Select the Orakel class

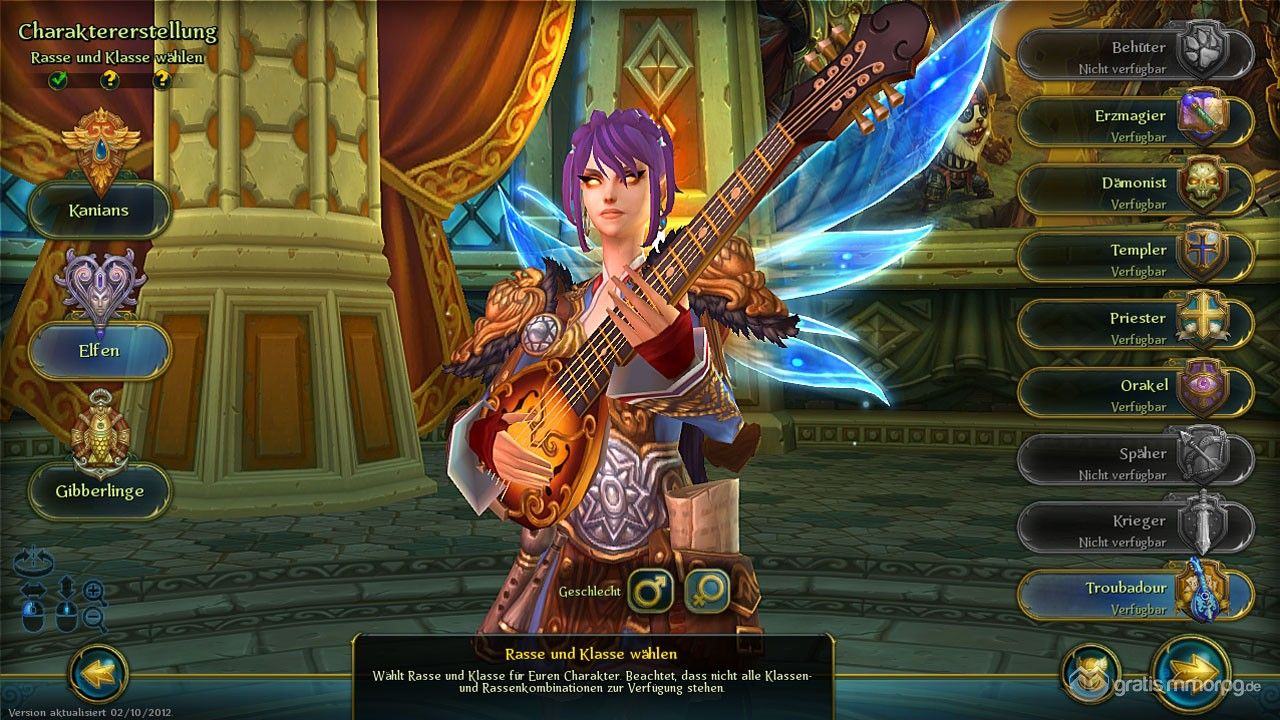click(x=1135, y=393)
